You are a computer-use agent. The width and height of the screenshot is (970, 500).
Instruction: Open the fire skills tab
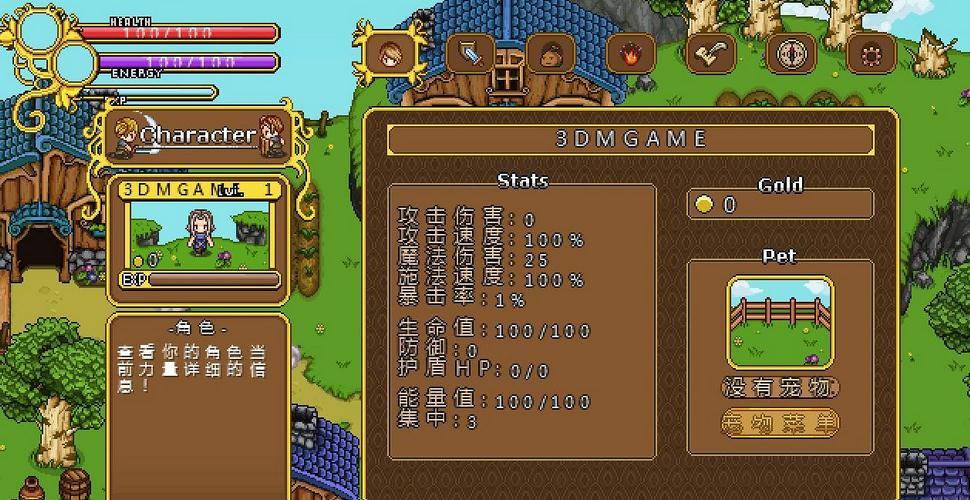[x=630, y=53]
